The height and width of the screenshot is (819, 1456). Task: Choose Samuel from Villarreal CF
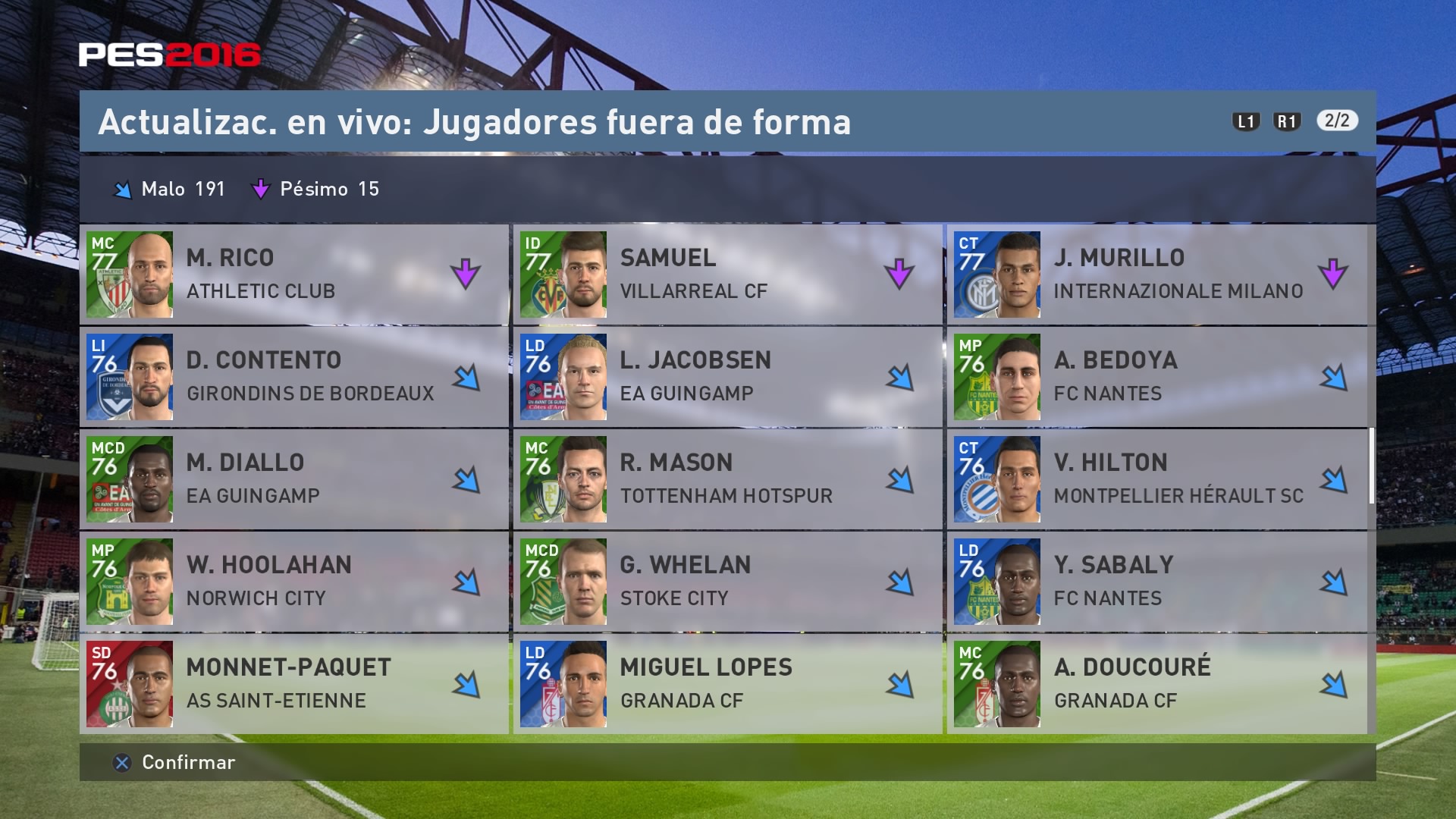coord(727,275)
